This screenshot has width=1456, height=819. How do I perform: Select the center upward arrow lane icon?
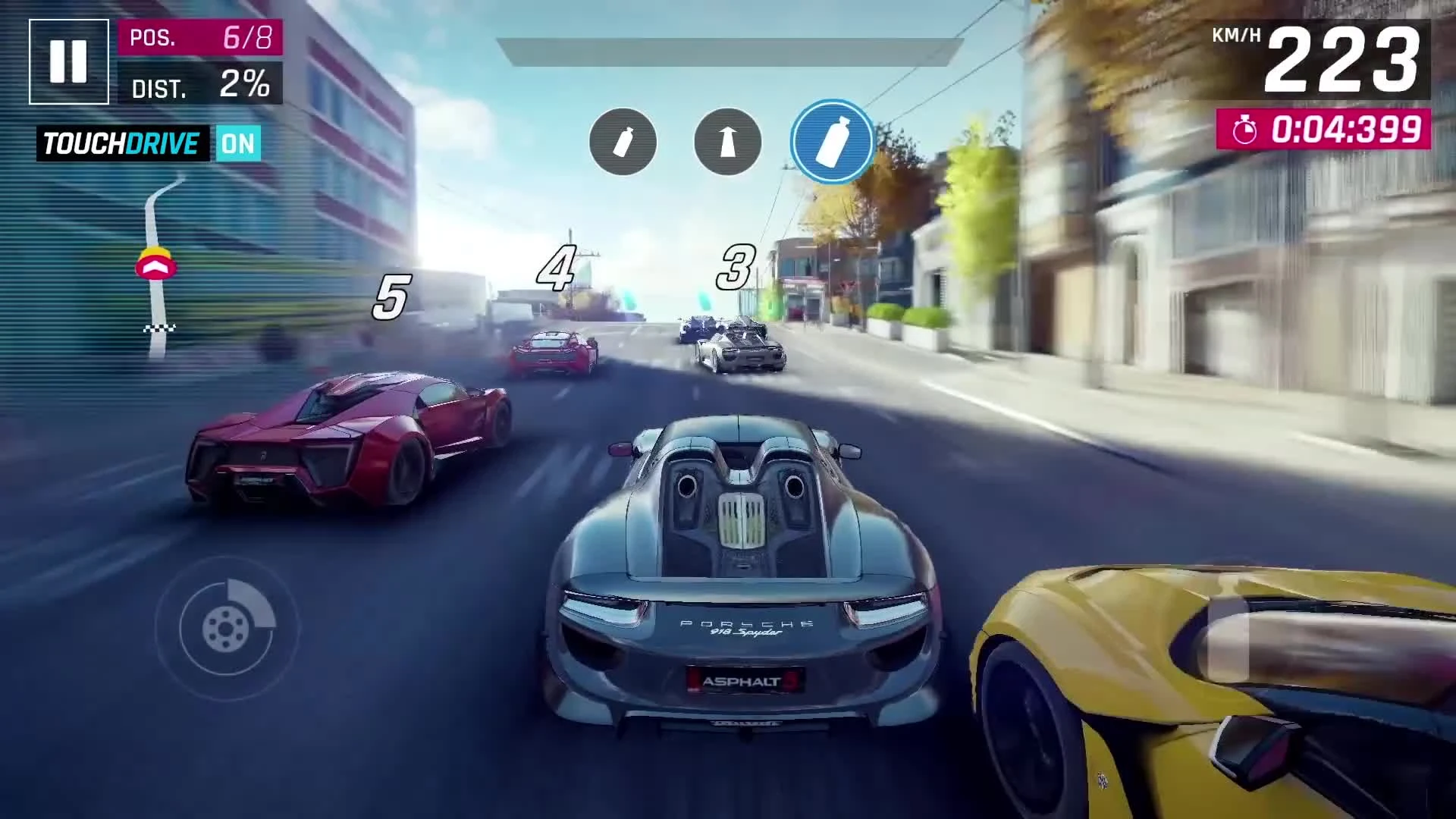click(726, 143)
